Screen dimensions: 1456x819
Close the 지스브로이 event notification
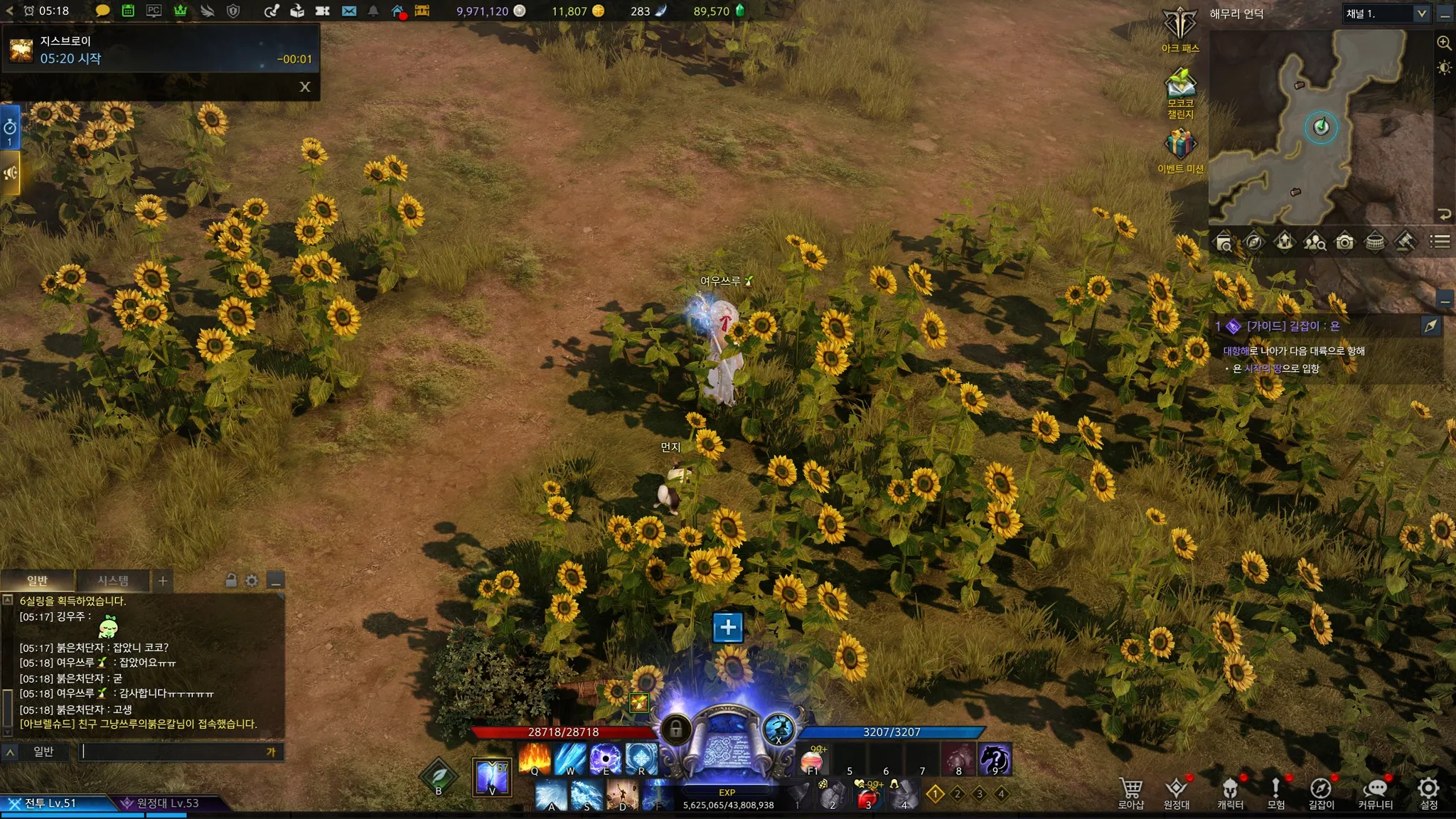[x=305, y=87]
